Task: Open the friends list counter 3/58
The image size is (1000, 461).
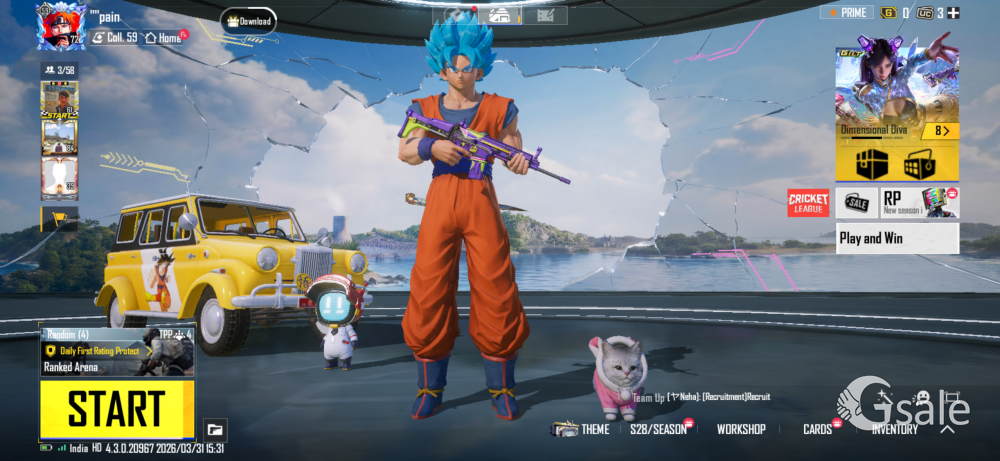Action: click(59, 70)
